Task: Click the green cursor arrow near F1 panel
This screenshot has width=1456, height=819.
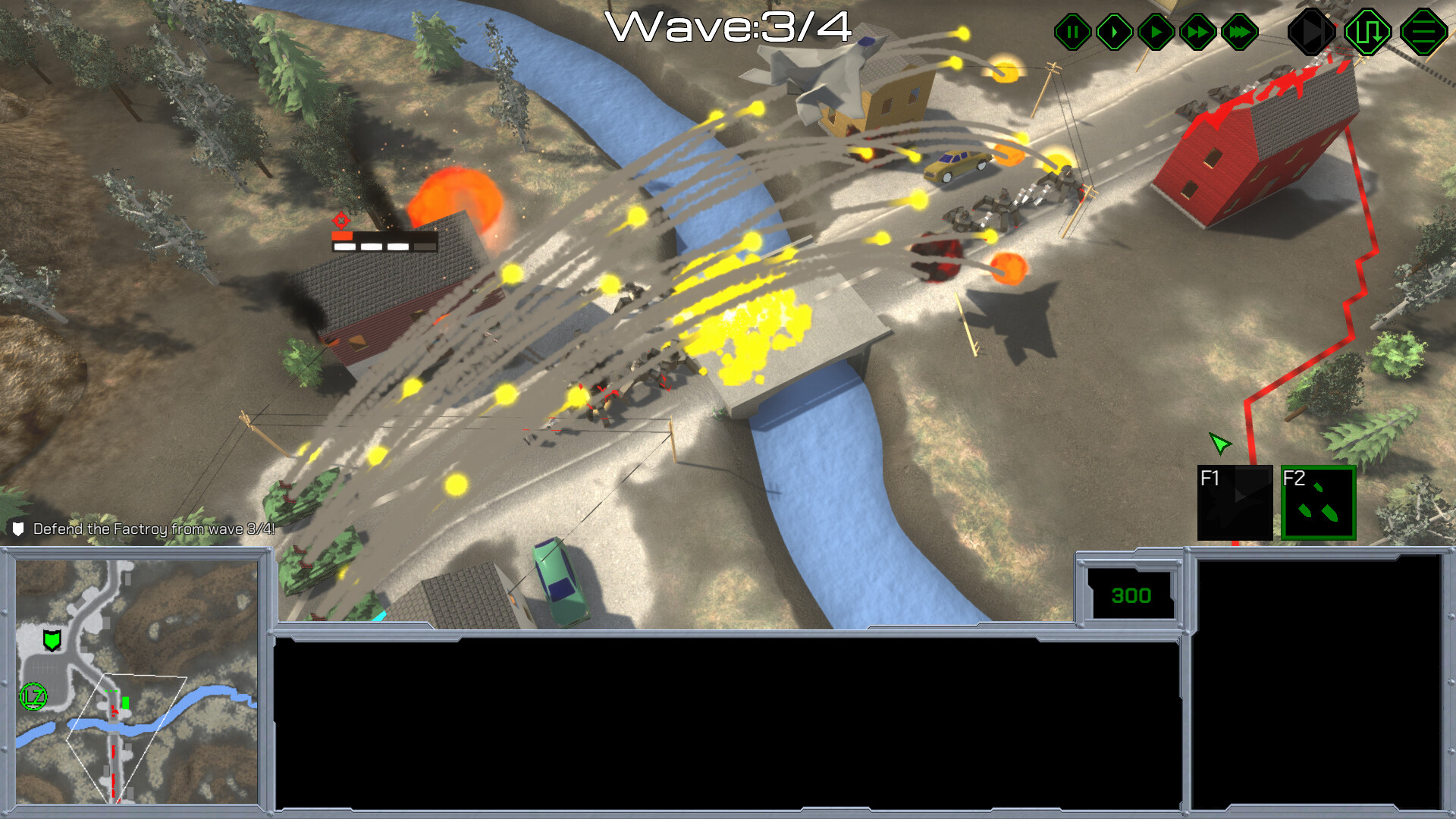Action: [1221, 444]
